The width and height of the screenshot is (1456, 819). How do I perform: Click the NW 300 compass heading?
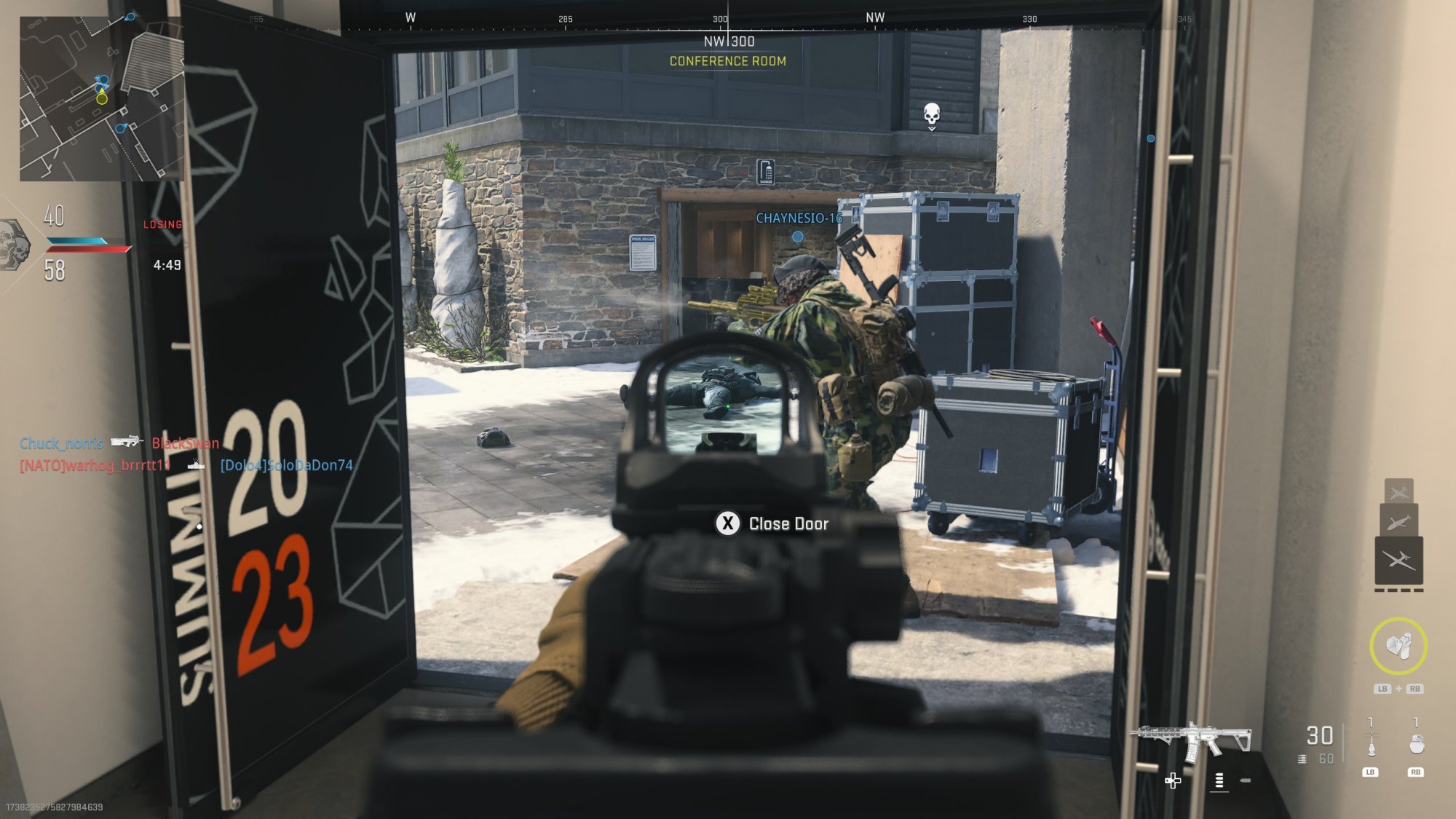[x=729, y=41]
